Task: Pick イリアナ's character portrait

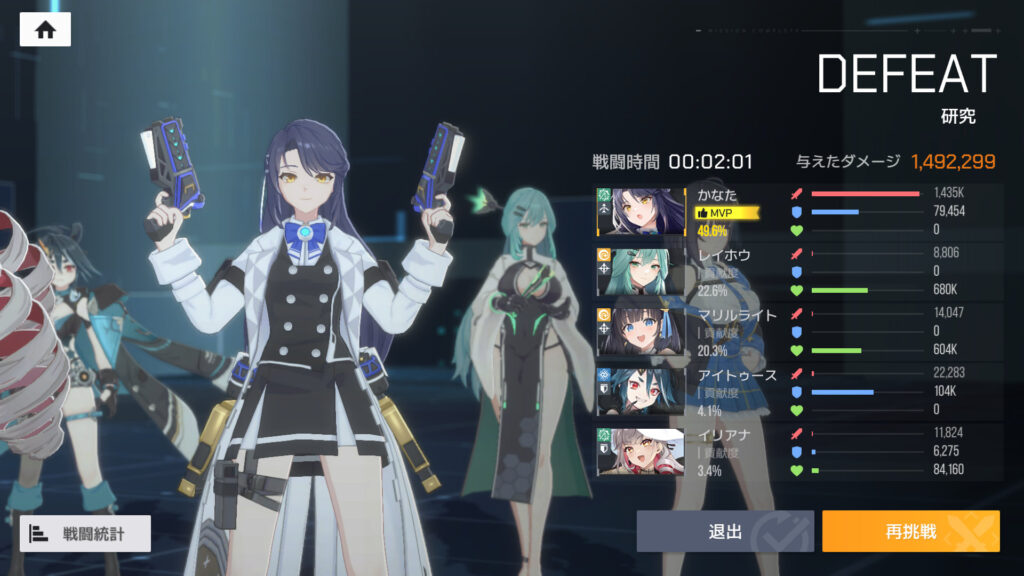Action: (641, 451)
